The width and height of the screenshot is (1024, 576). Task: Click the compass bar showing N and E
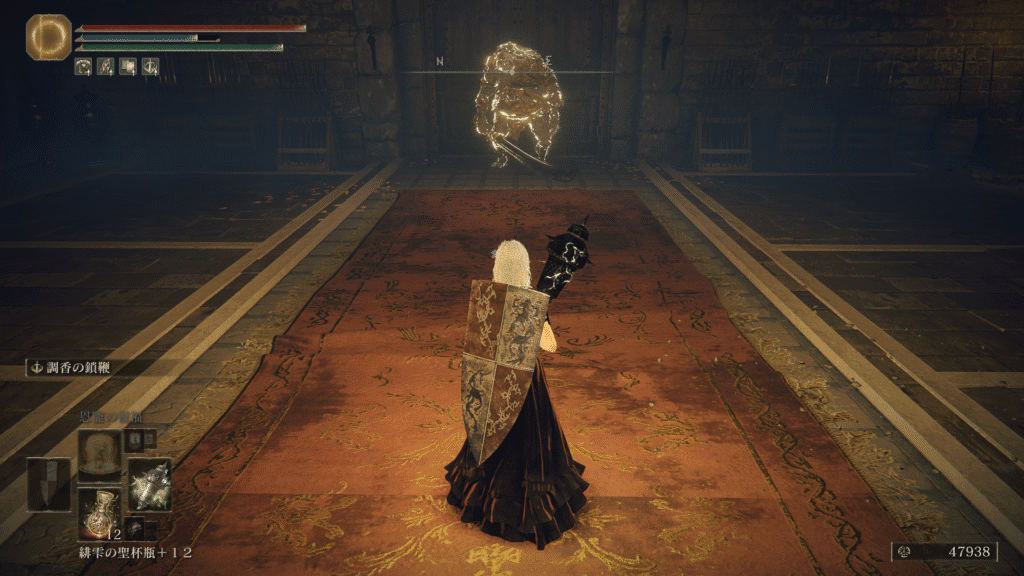coord(510,68)
